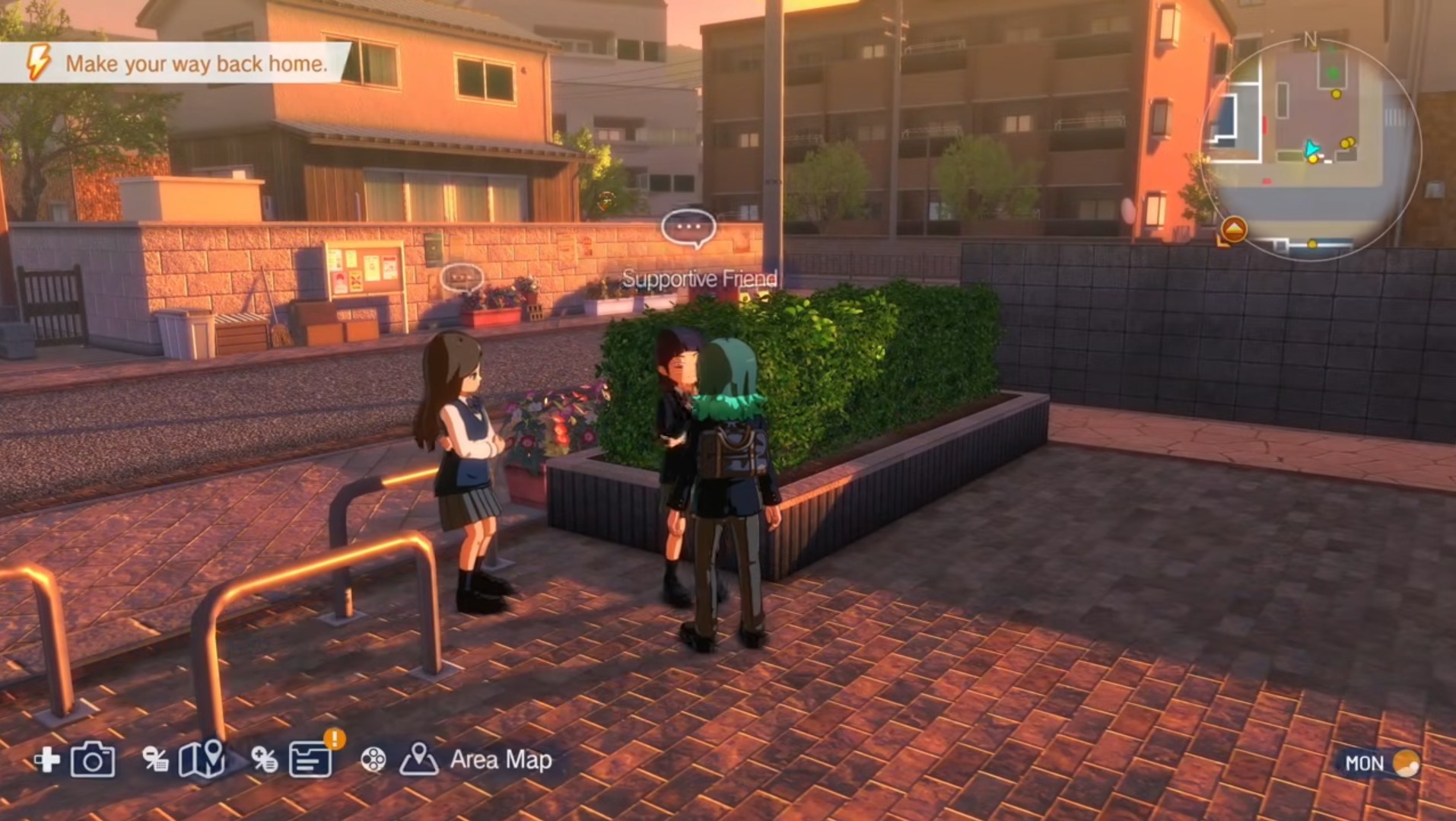Click the speech bubble above Supportive Friend
Screen dimensions: 1456x821
(x=688, y=228)
